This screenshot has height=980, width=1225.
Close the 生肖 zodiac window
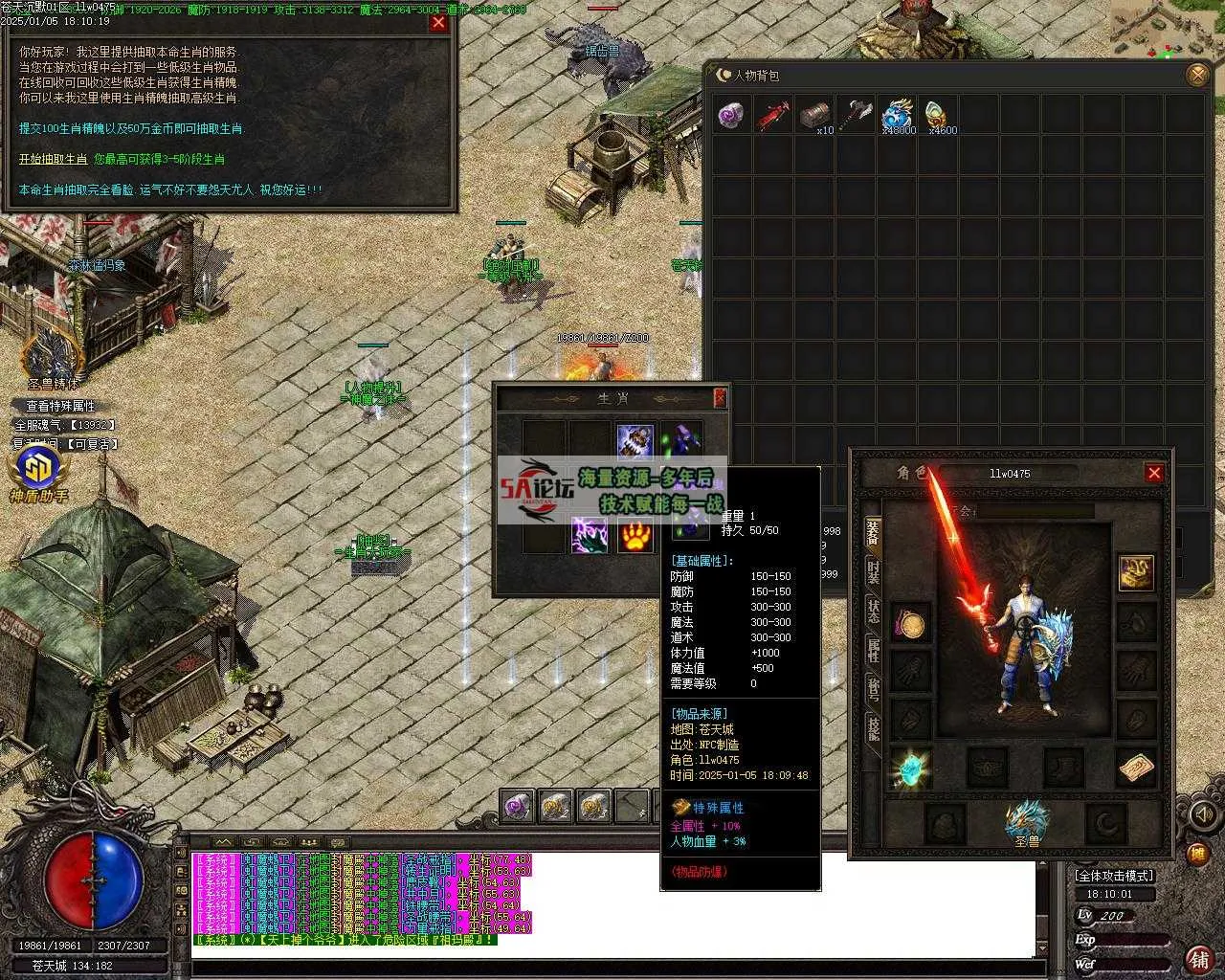(x=720, y=397)
